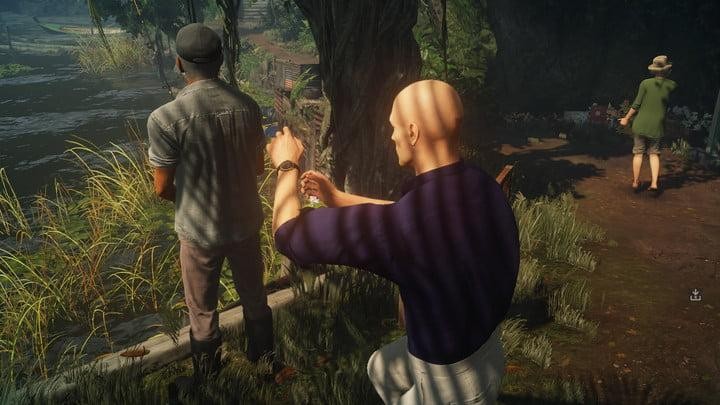Click the download arrow icon

tap(695, 295)
